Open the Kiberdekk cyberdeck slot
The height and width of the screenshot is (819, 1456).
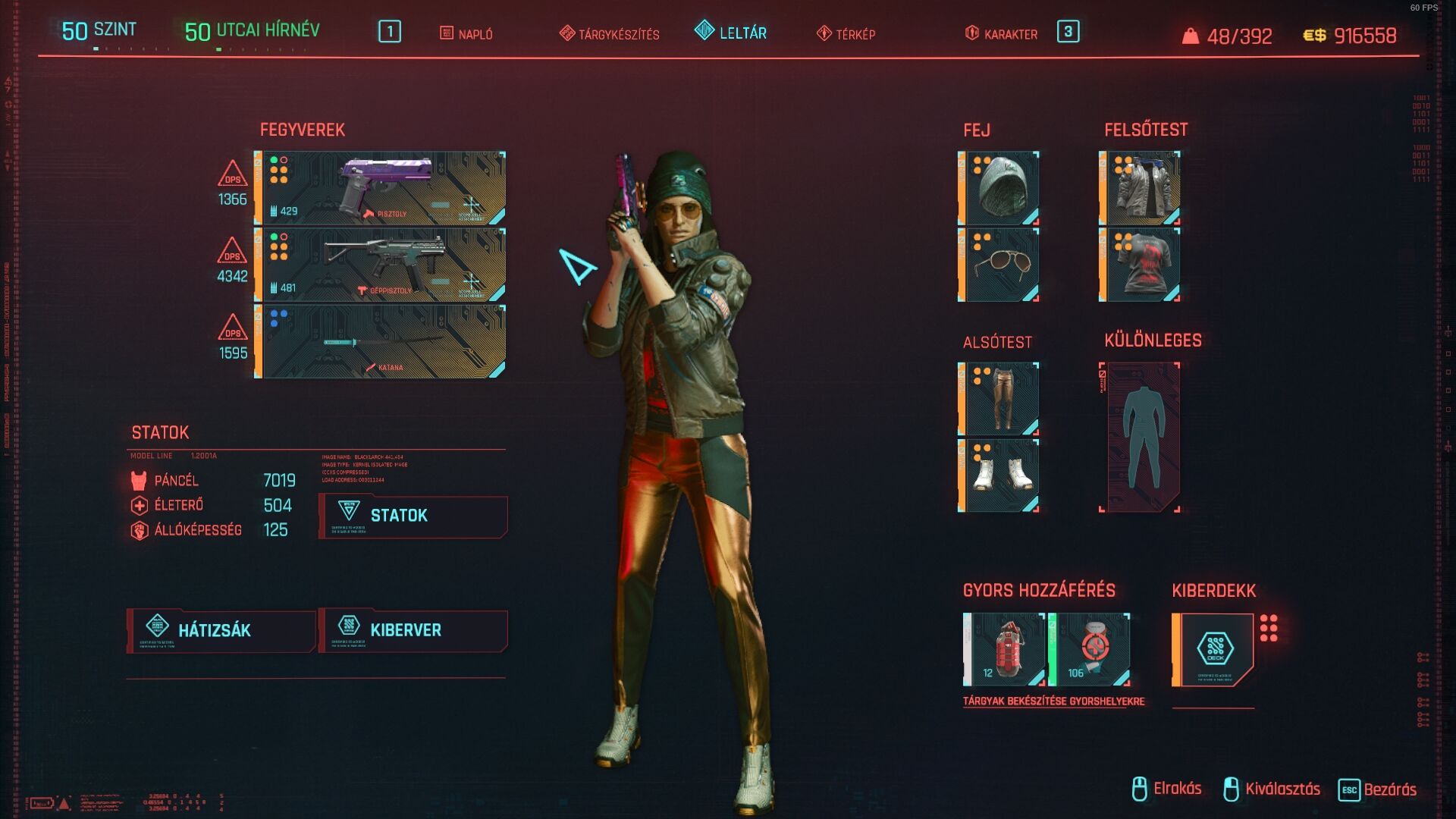[x=1213, y=650]
